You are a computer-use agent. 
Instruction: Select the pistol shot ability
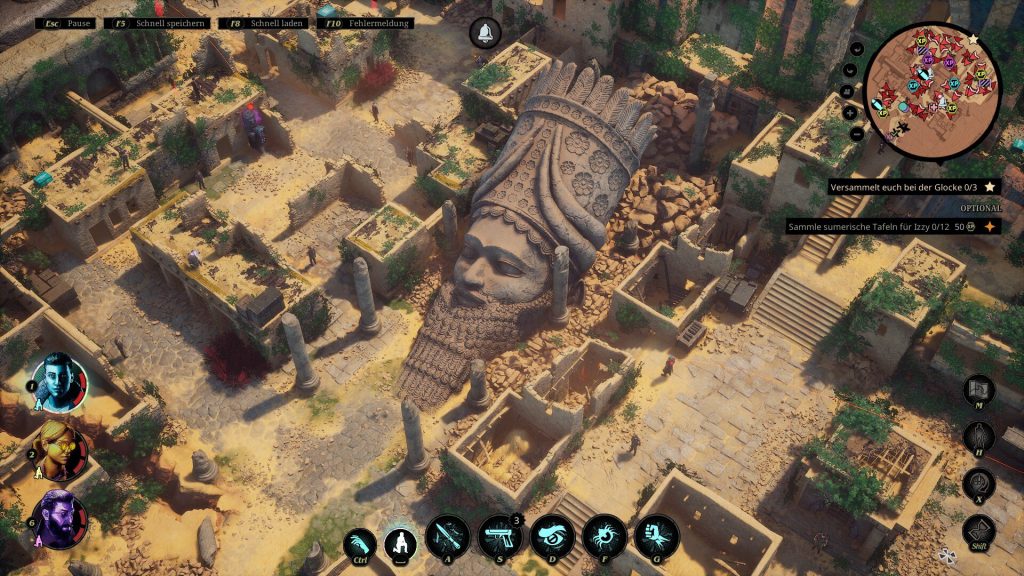[x=499, y=538]
